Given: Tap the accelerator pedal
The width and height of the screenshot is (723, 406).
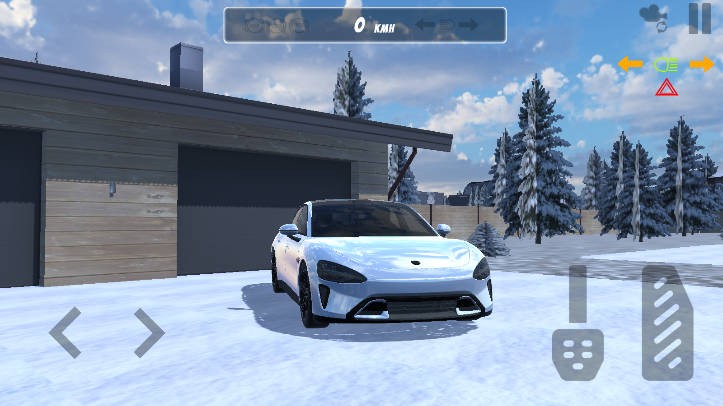Looking at the screenshot, I should [x=667, y=322].
